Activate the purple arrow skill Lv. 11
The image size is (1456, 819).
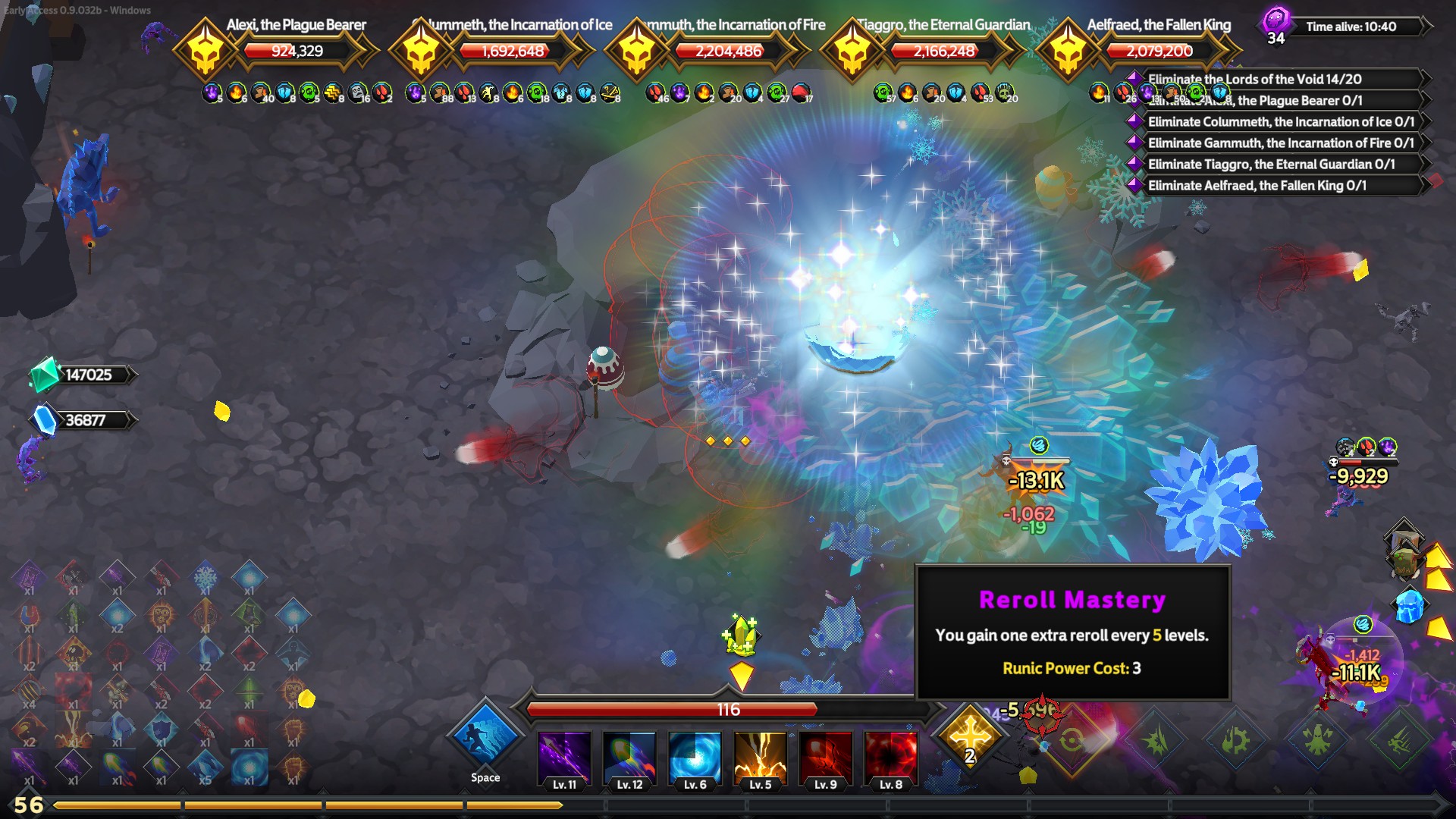[x=564, y=758]
